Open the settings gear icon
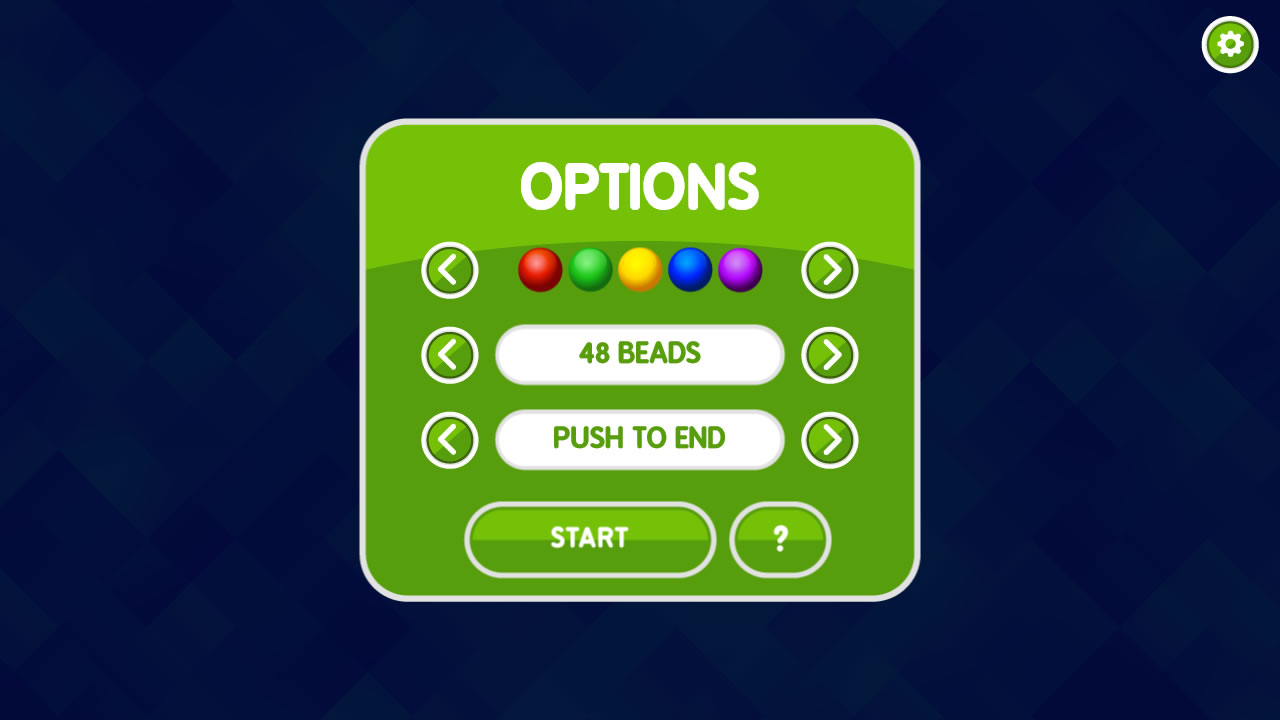The height and width of the screenshot is (720, 1280). (x=1229, y=44)
